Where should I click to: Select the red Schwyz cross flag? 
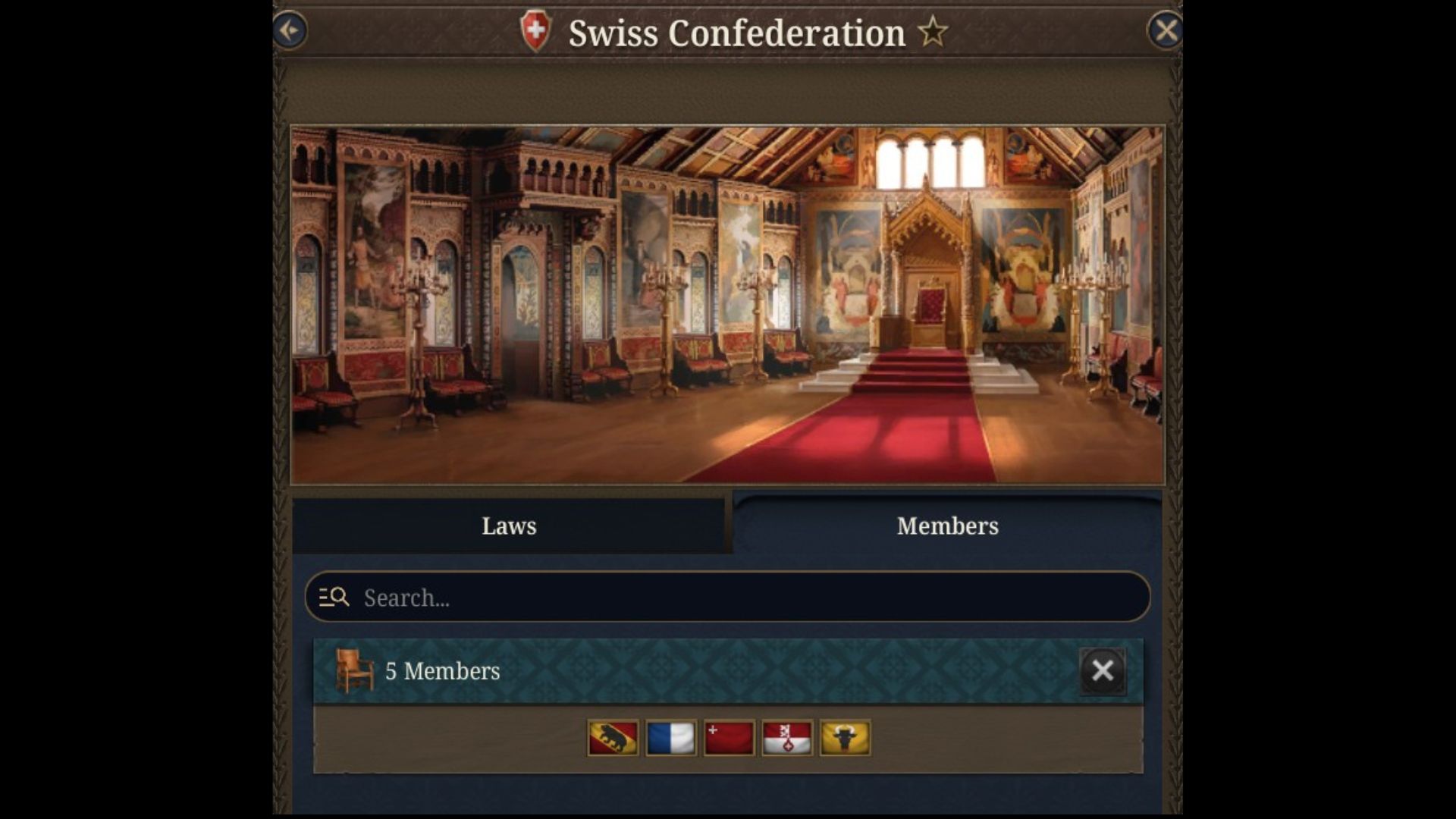tap(729, 737)
